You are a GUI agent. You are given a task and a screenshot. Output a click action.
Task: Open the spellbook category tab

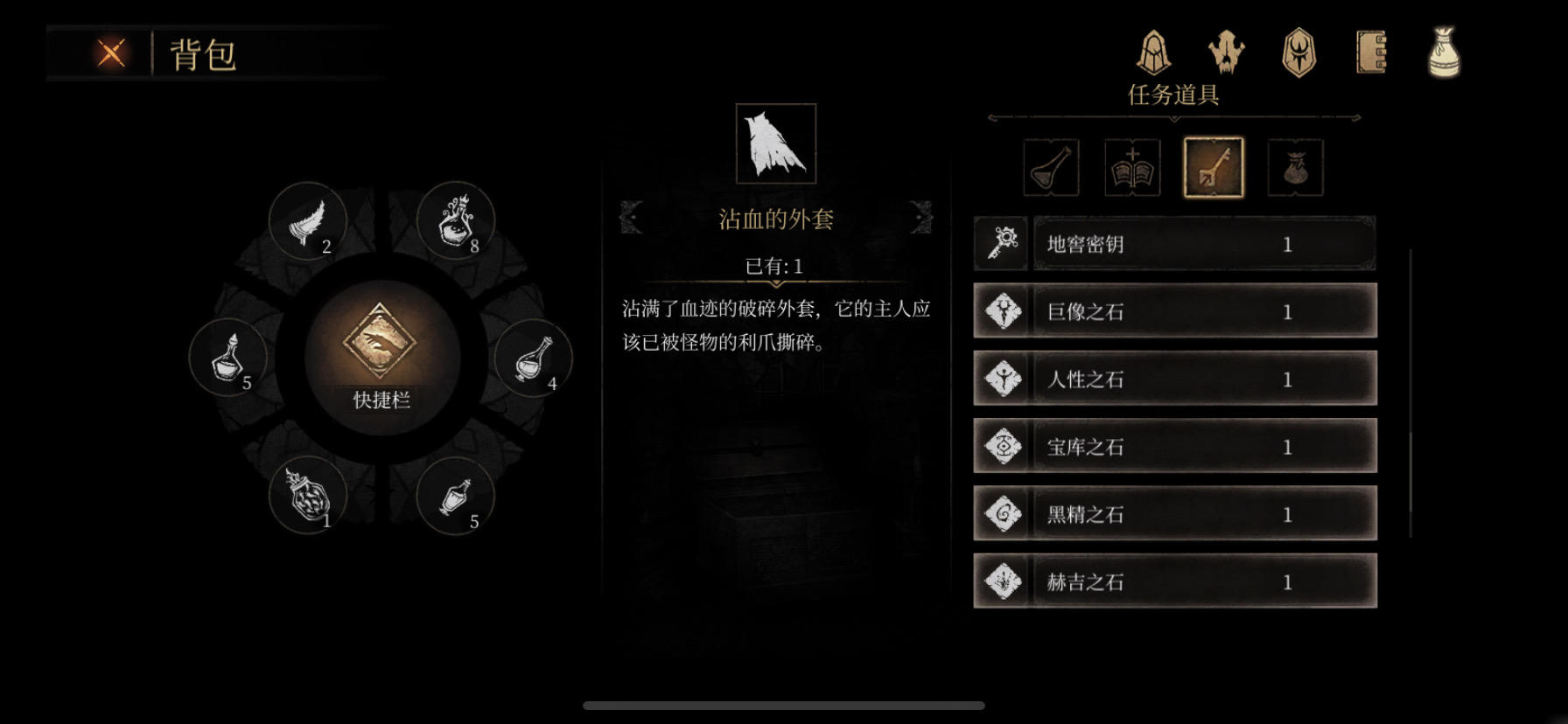point(1132,165)
